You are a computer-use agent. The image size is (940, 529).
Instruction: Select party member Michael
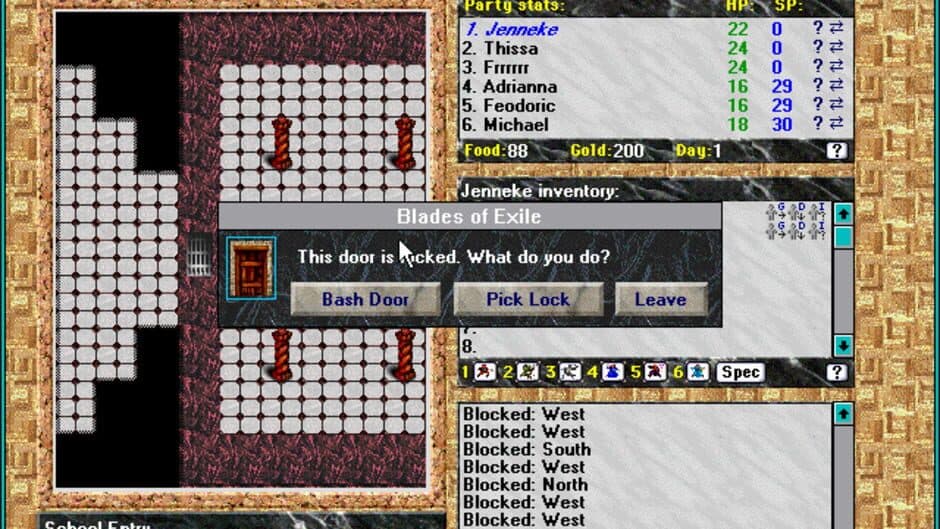pyautogui.click(x=515, y=125)
